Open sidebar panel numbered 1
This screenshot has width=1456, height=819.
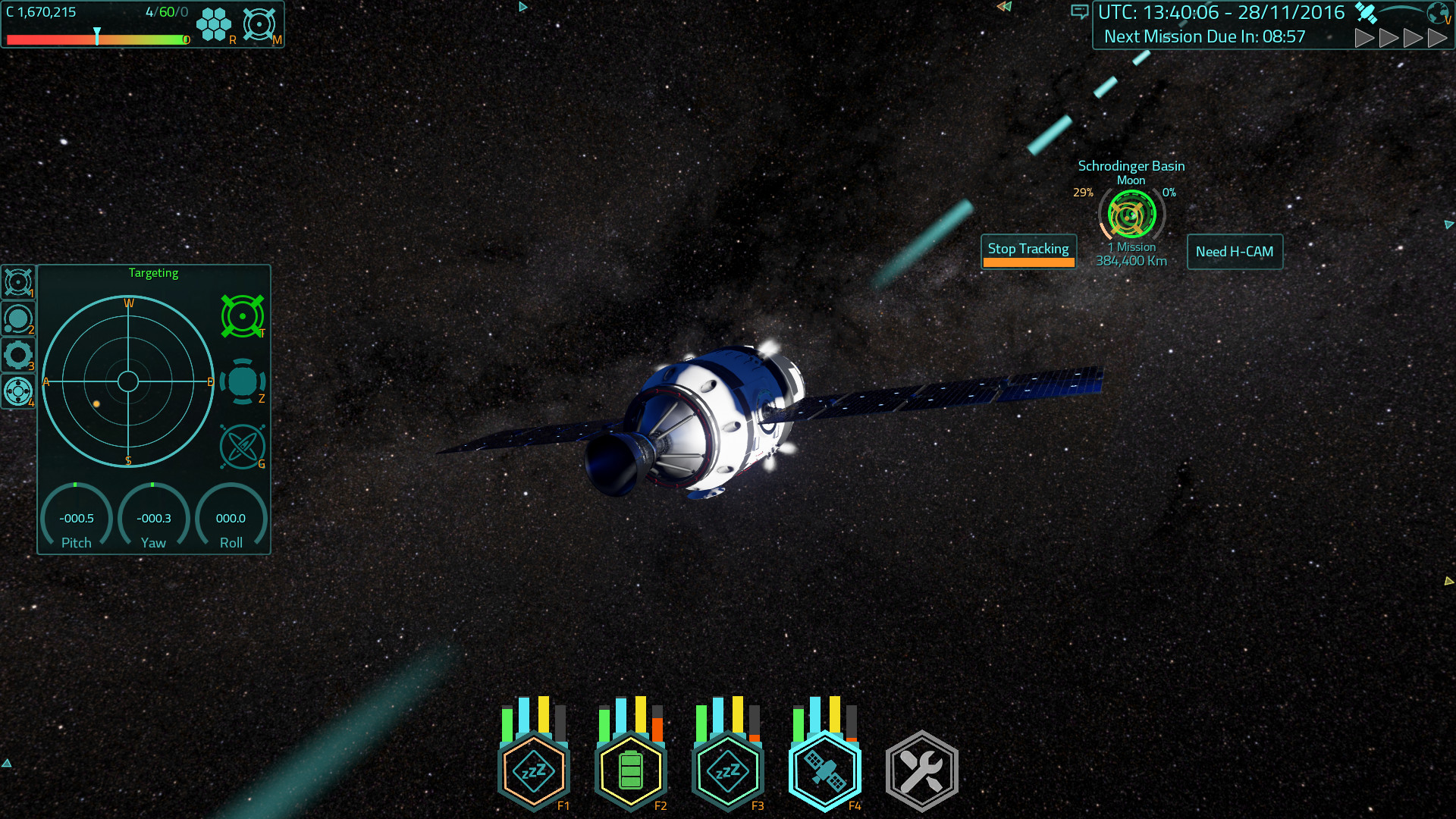click(x=18, y=283)
